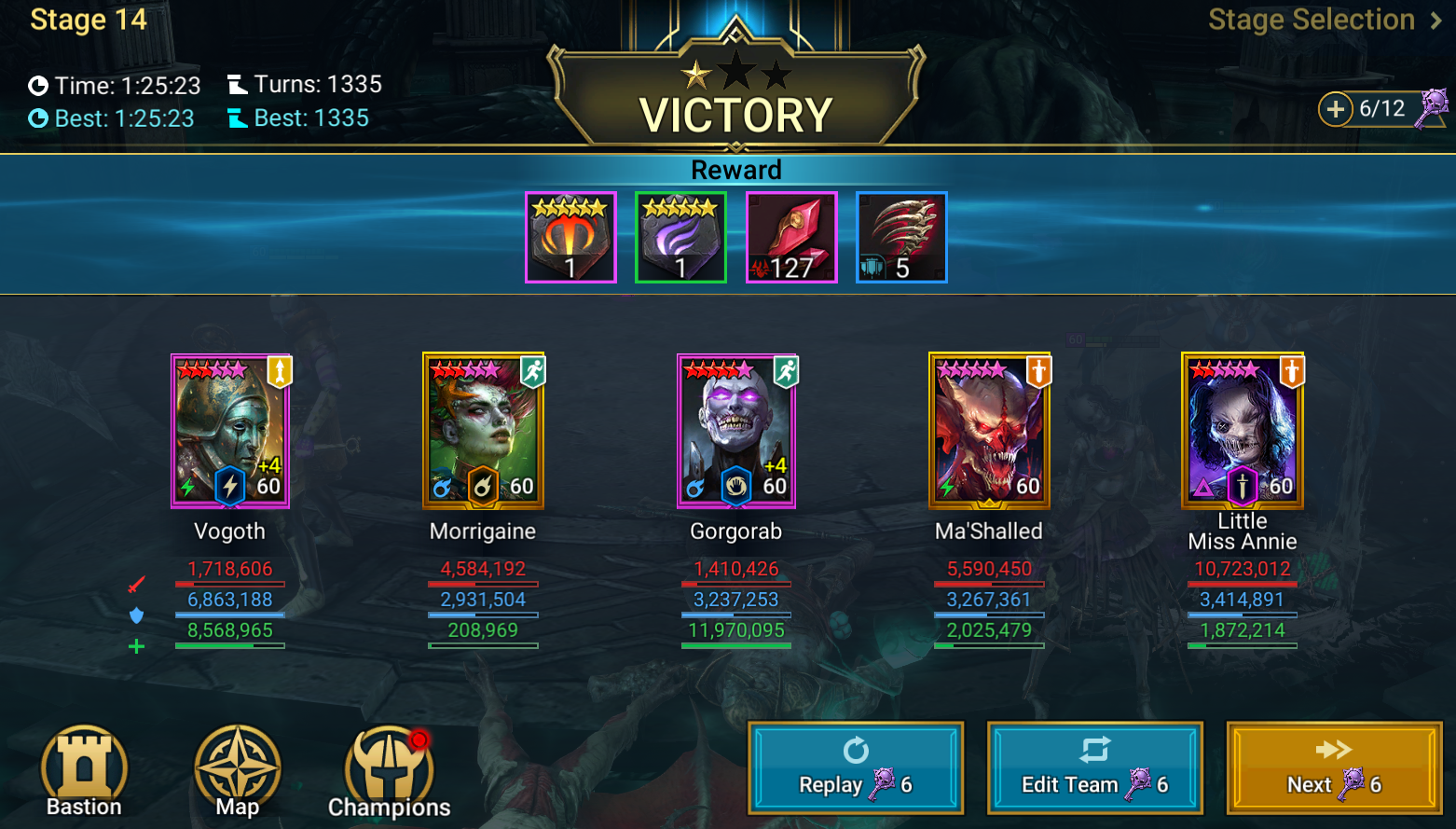Screen dimensions: 1456x829
Task: Replay the stage
Action: click(x=855, y=767)
